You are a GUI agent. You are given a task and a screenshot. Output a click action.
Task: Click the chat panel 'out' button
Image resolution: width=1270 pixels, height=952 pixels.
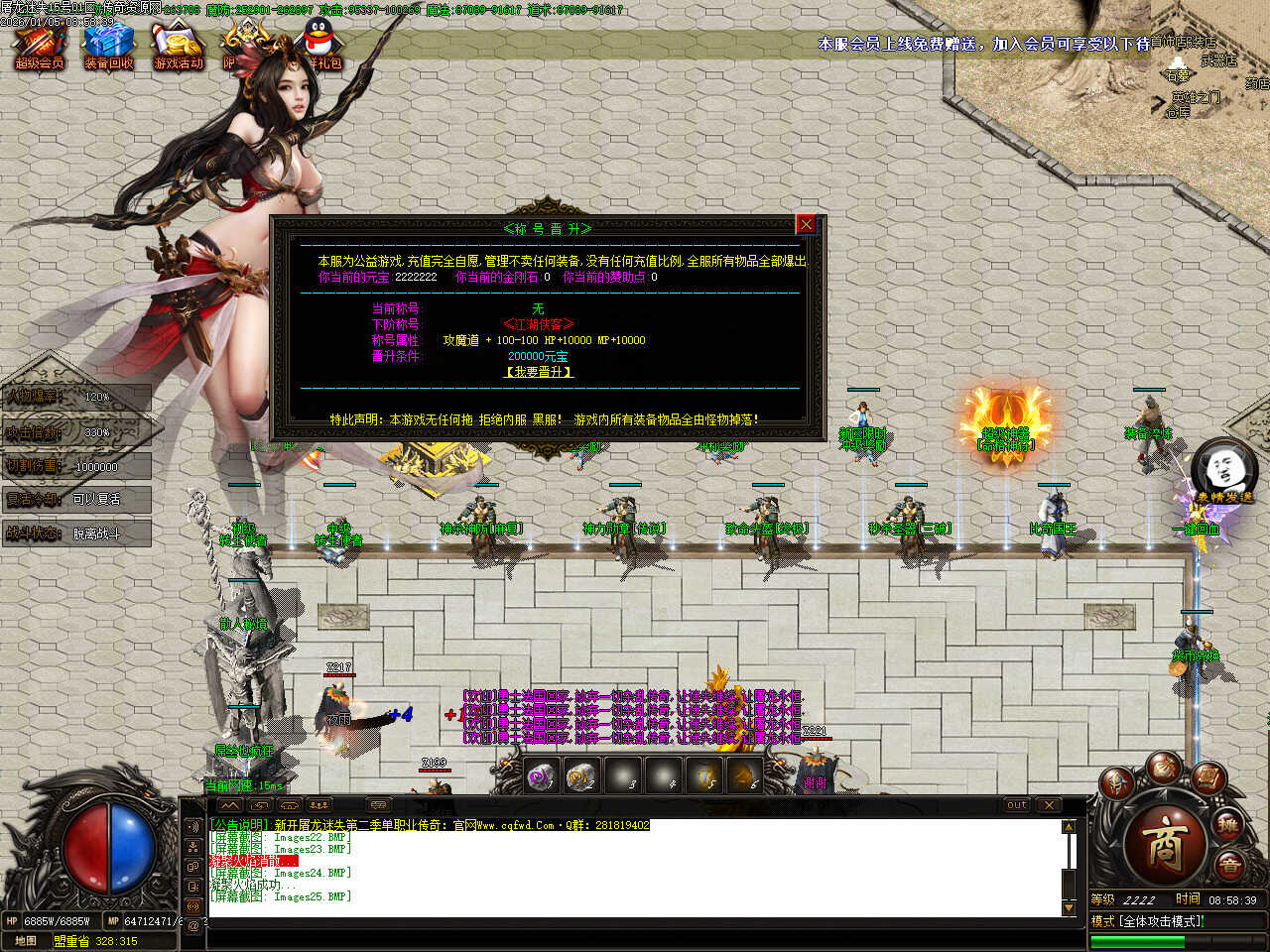[x=1016, y=805]
